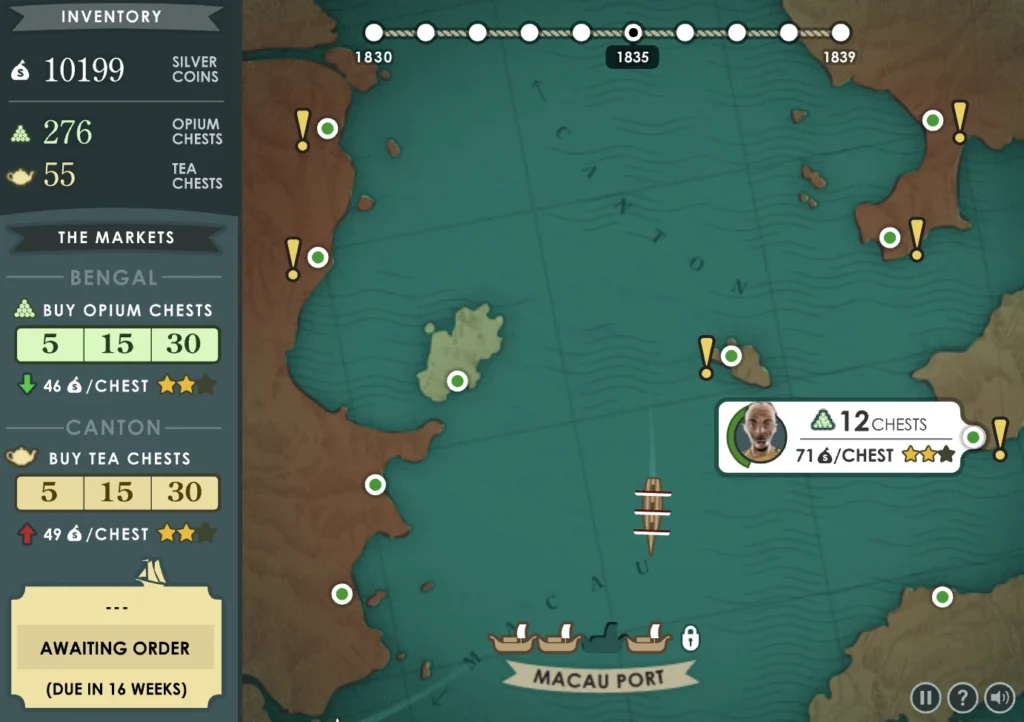Select the green port marker on the island

[x=457, y=381]
